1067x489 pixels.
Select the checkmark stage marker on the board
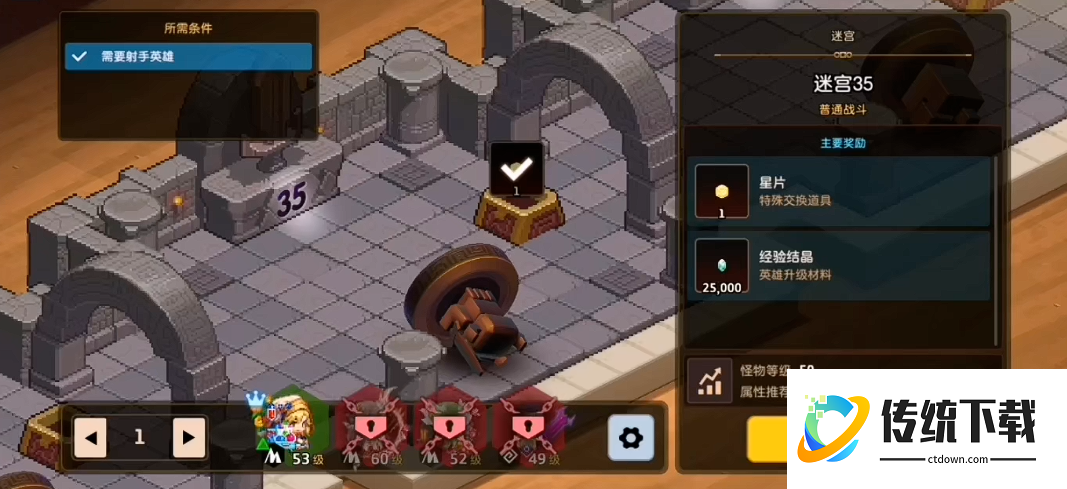(517, 170)
